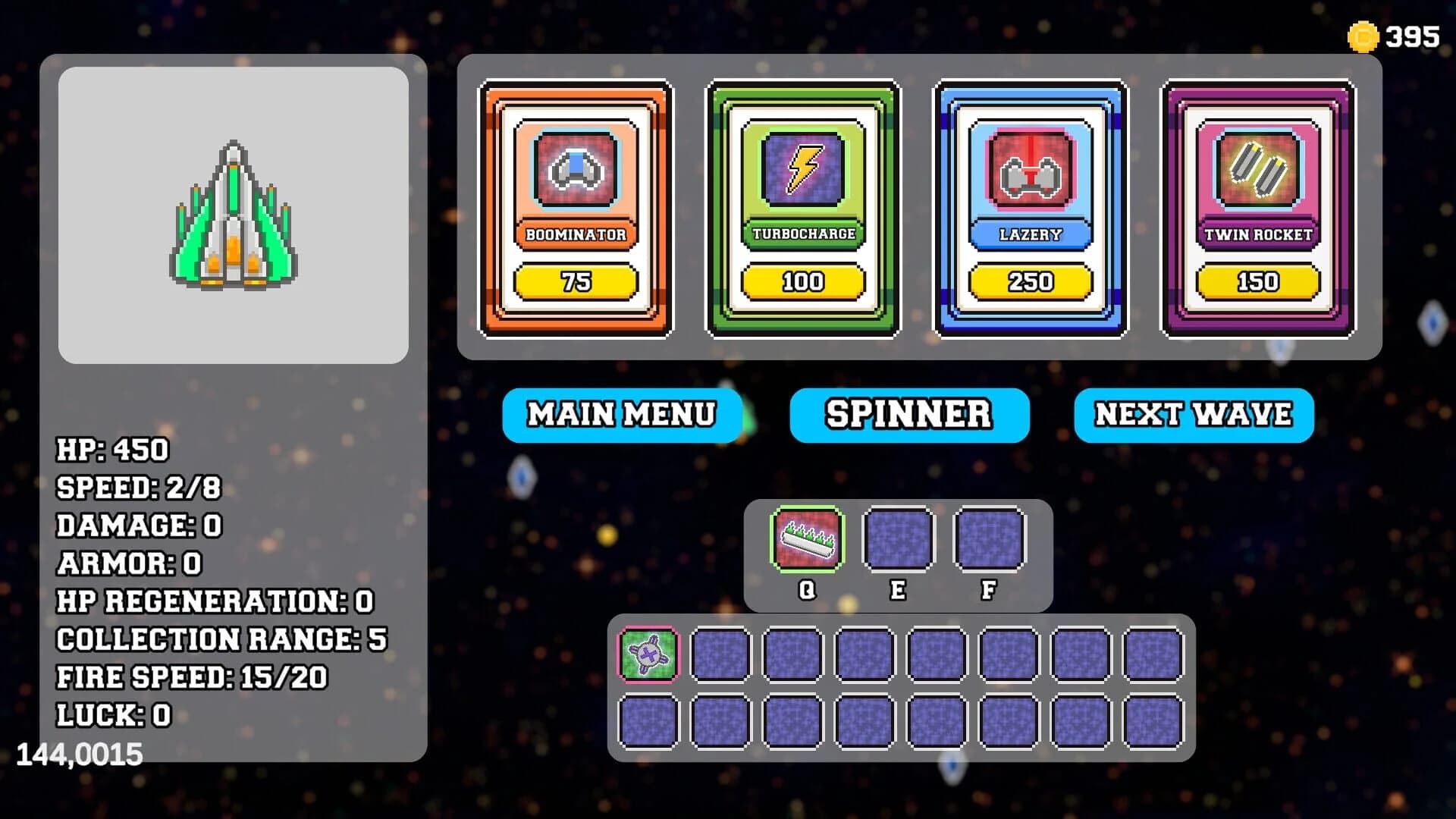The width and height of the screenshot is (1456, 819).
Task: Click the HP: 450 stat text
Action: point(114,450)
